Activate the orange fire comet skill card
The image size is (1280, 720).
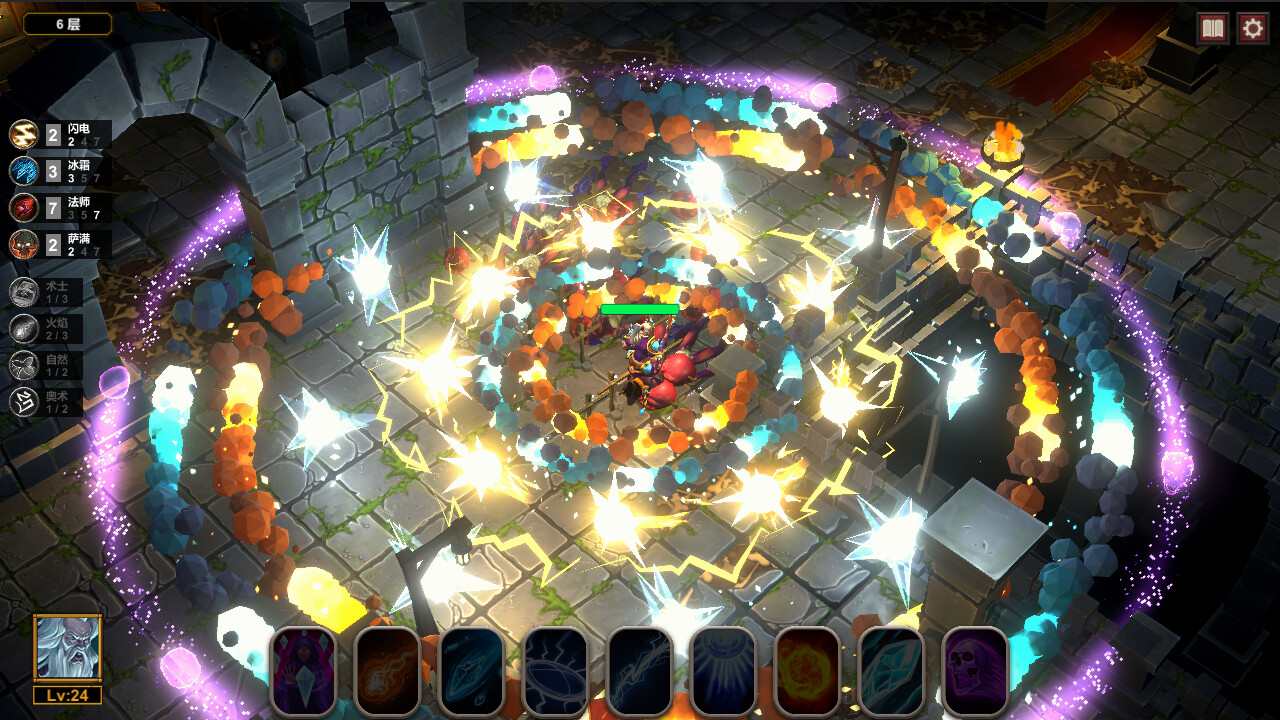387,671
